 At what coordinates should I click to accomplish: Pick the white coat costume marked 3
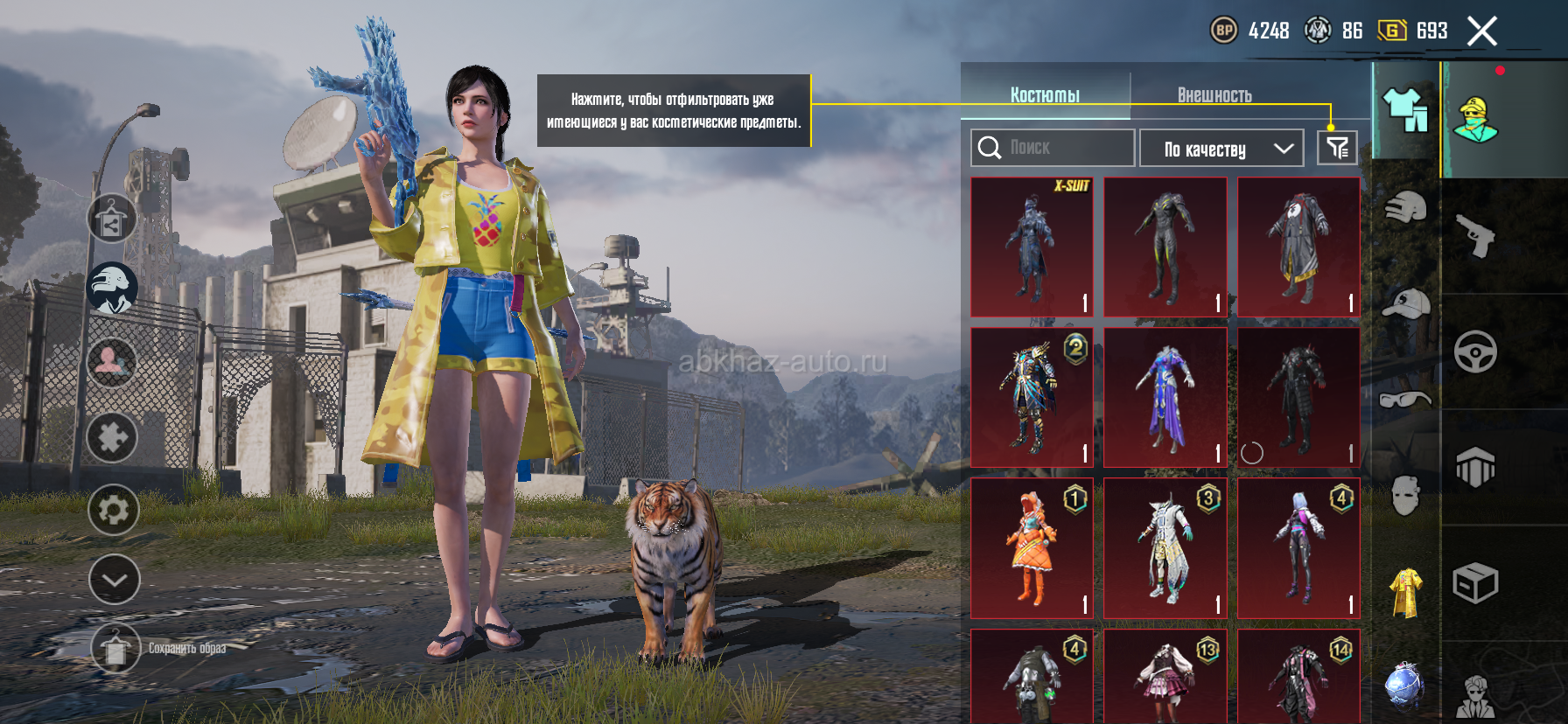pos(1165,547)
